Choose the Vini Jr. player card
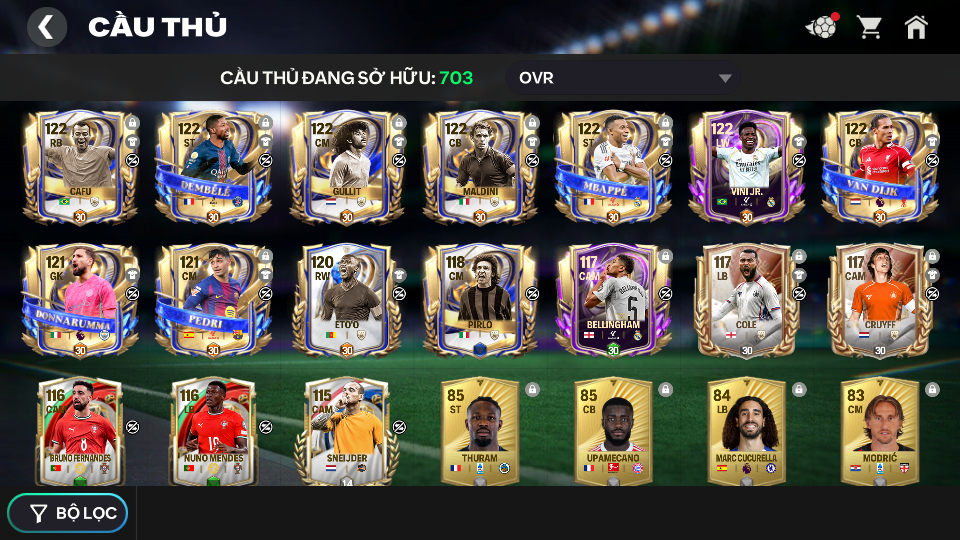 pyautogui.click(x=746, y=166)
